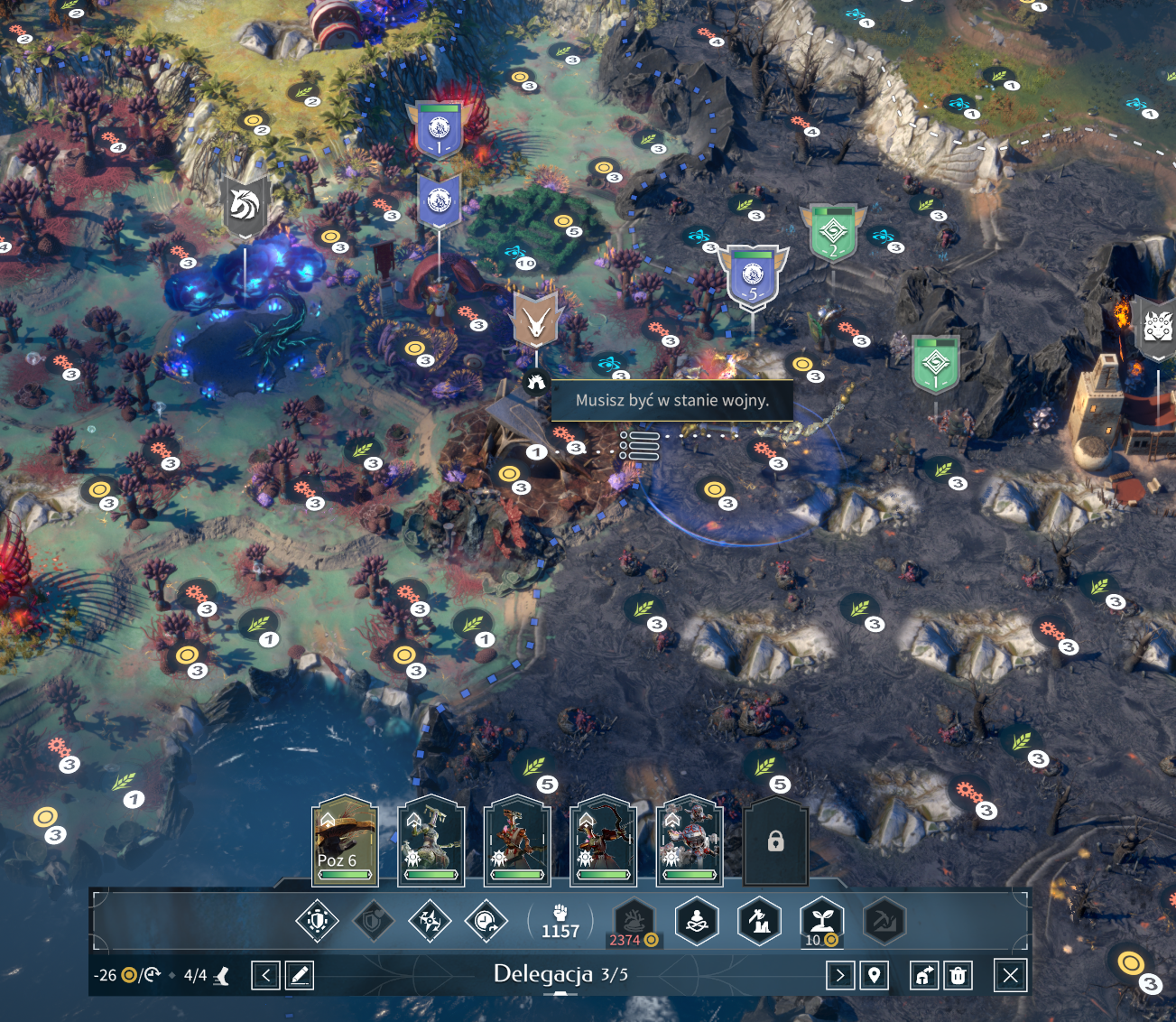Select the blue army banner numbered 5

click(753, 276)
